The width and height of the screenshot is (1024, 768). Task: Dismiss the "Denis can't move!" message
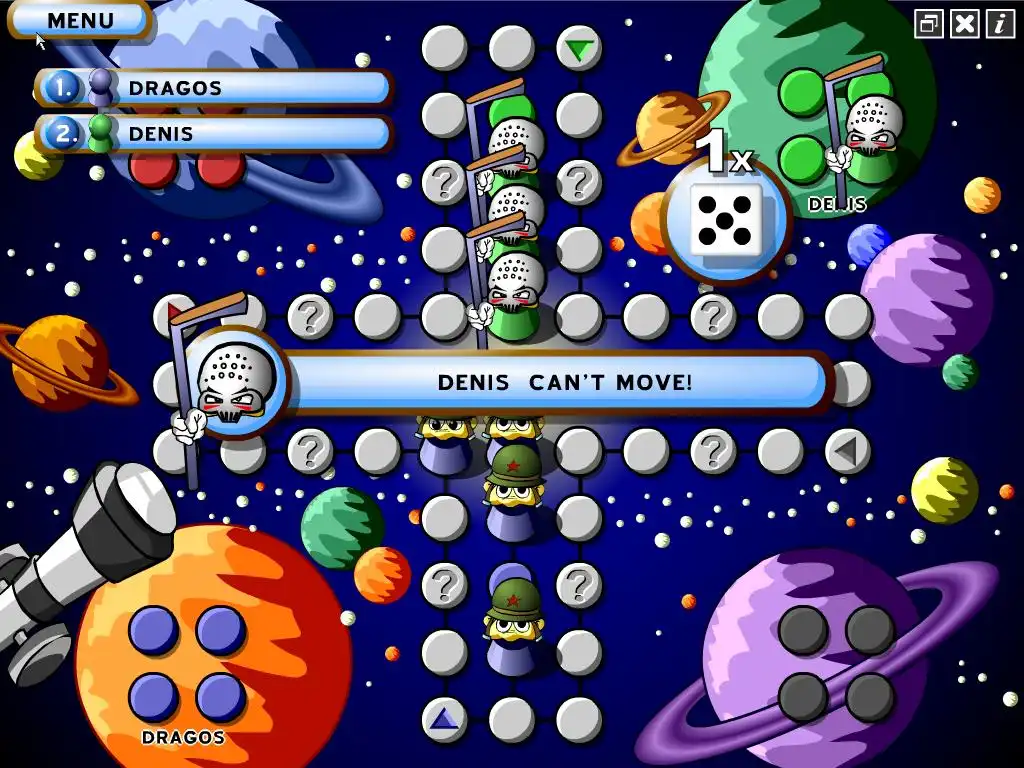click(564, 382)
